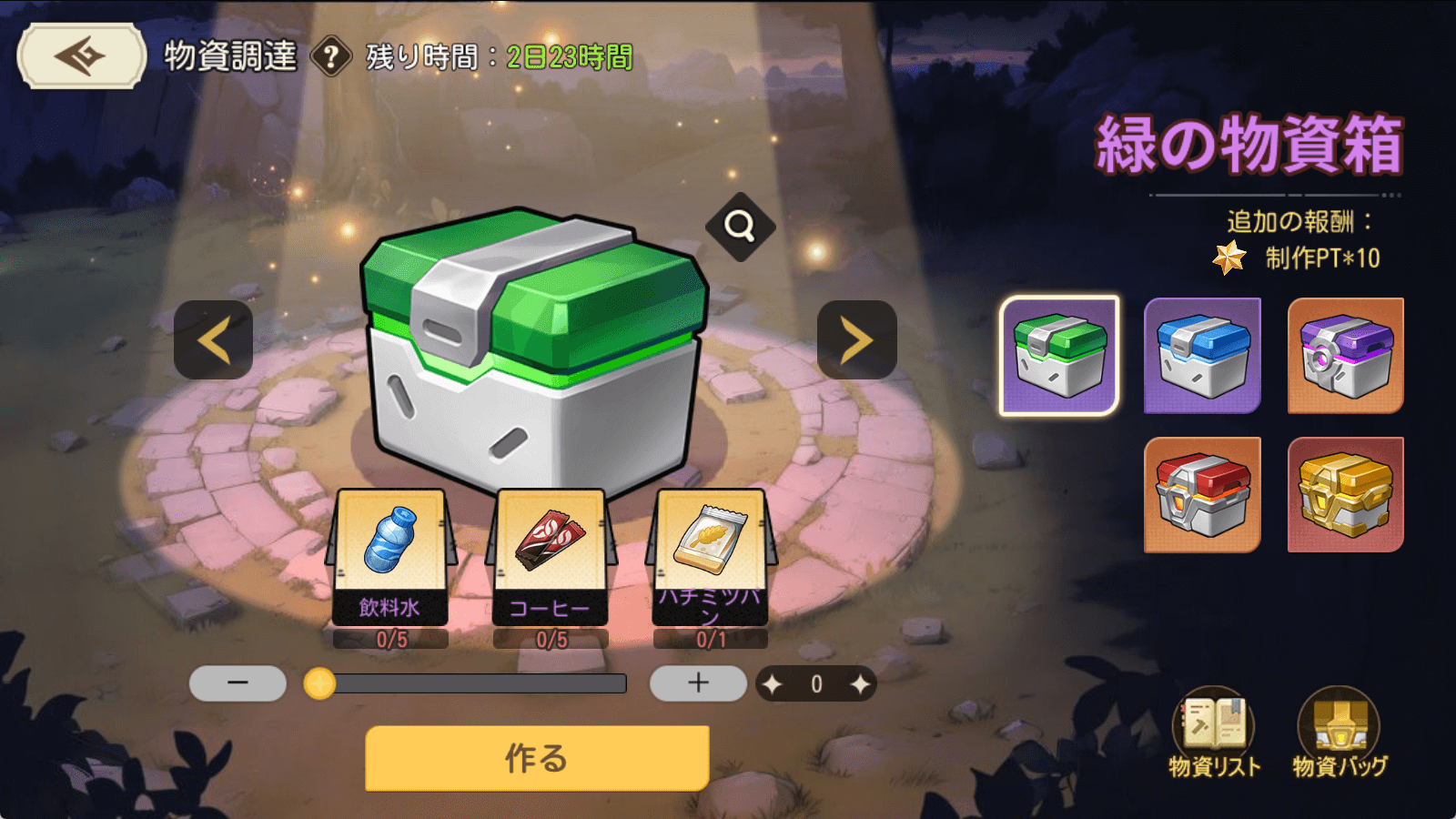Image resolution: width=1456 pixels, height=819 pixels.
Task: Select the blue supply box thumbnail
Action: click(x=1202, y=356)
